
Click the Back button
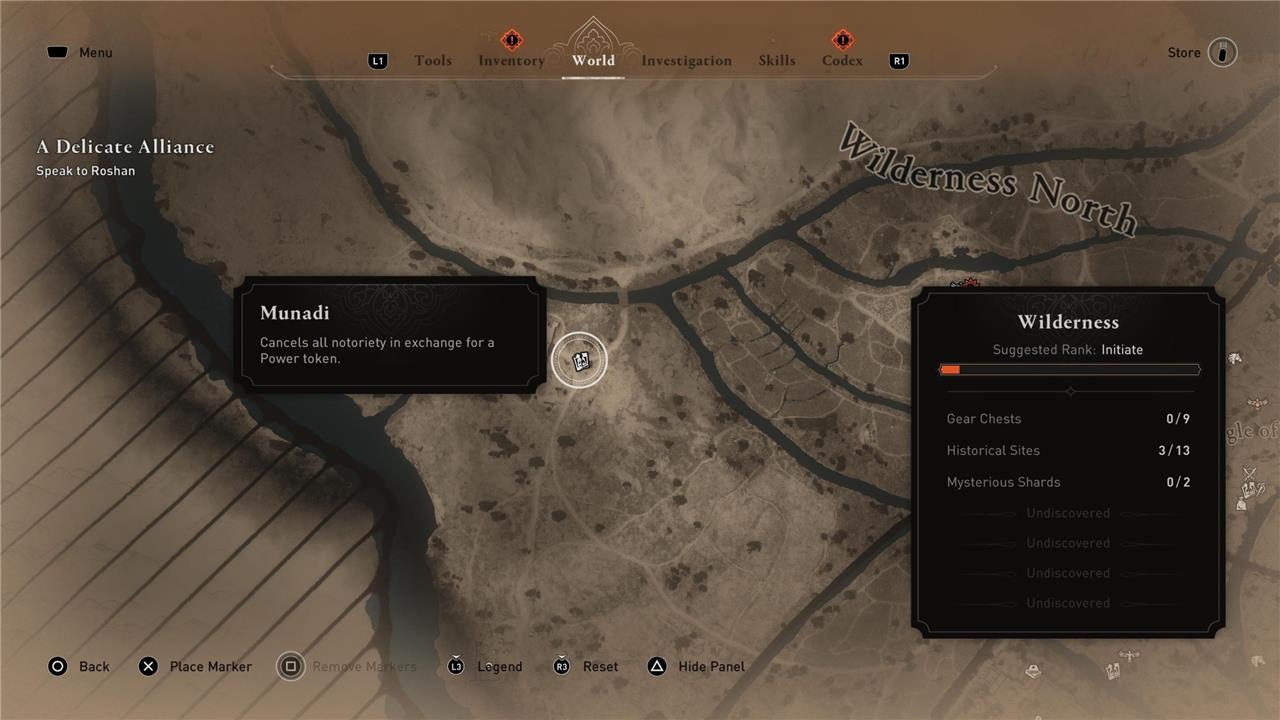click(x=79, y=667)
